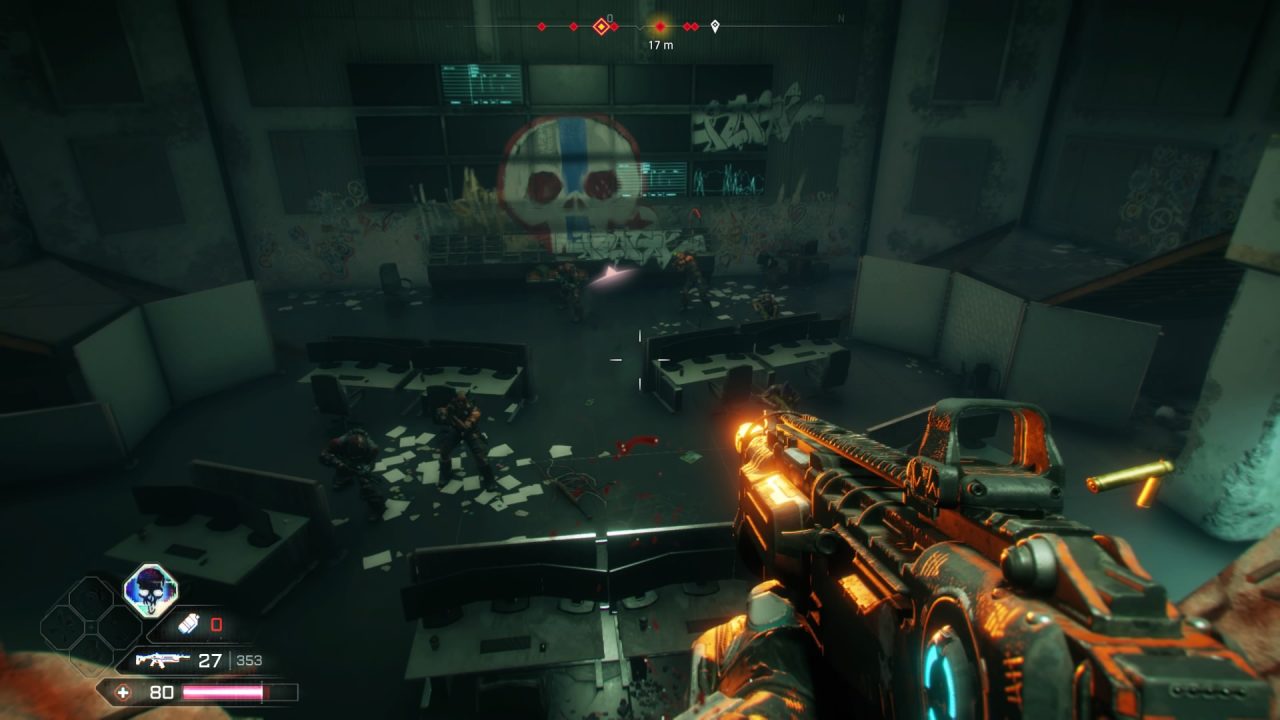Click the orange objective diamond on the compass
1280x720 pixels.
click(601, 27)
